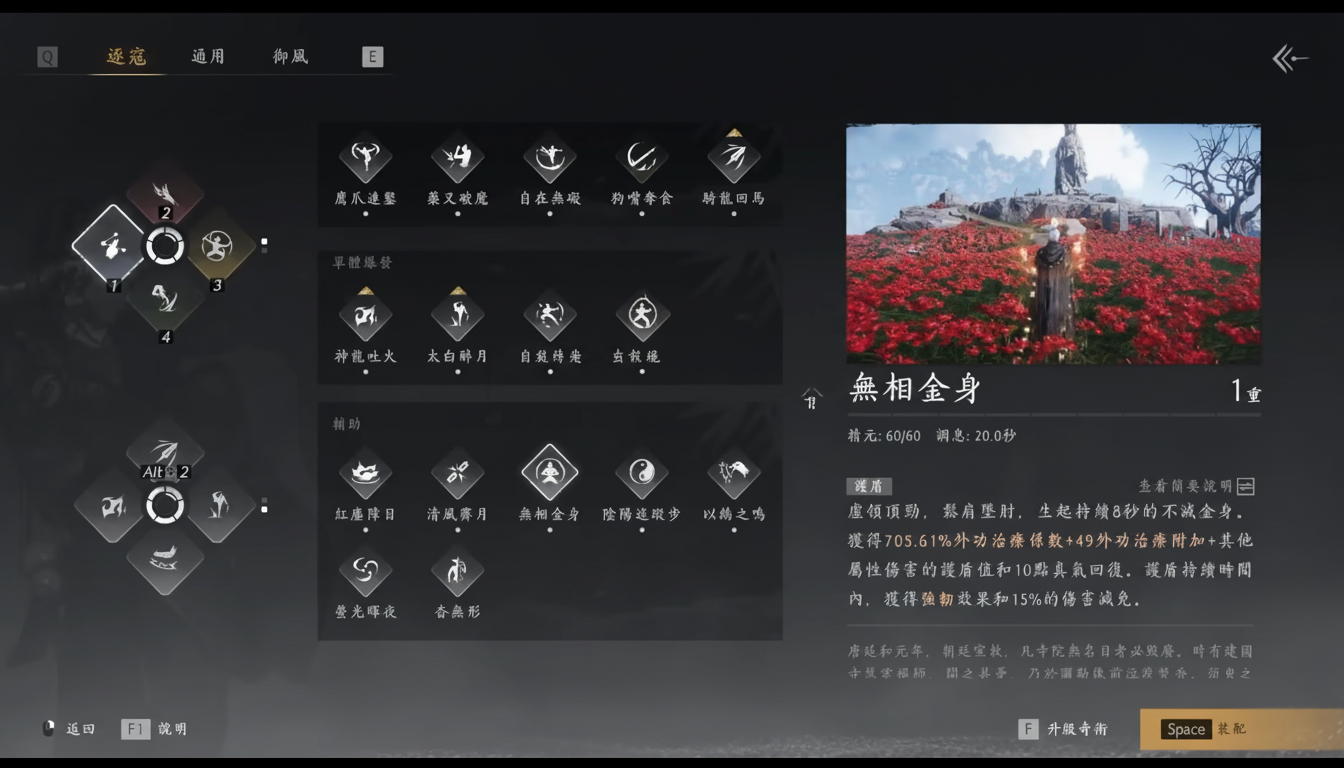Select the 自在無礙 skill icon
The height and width of the screenshot is (768, 1344).
coord(549,158)
